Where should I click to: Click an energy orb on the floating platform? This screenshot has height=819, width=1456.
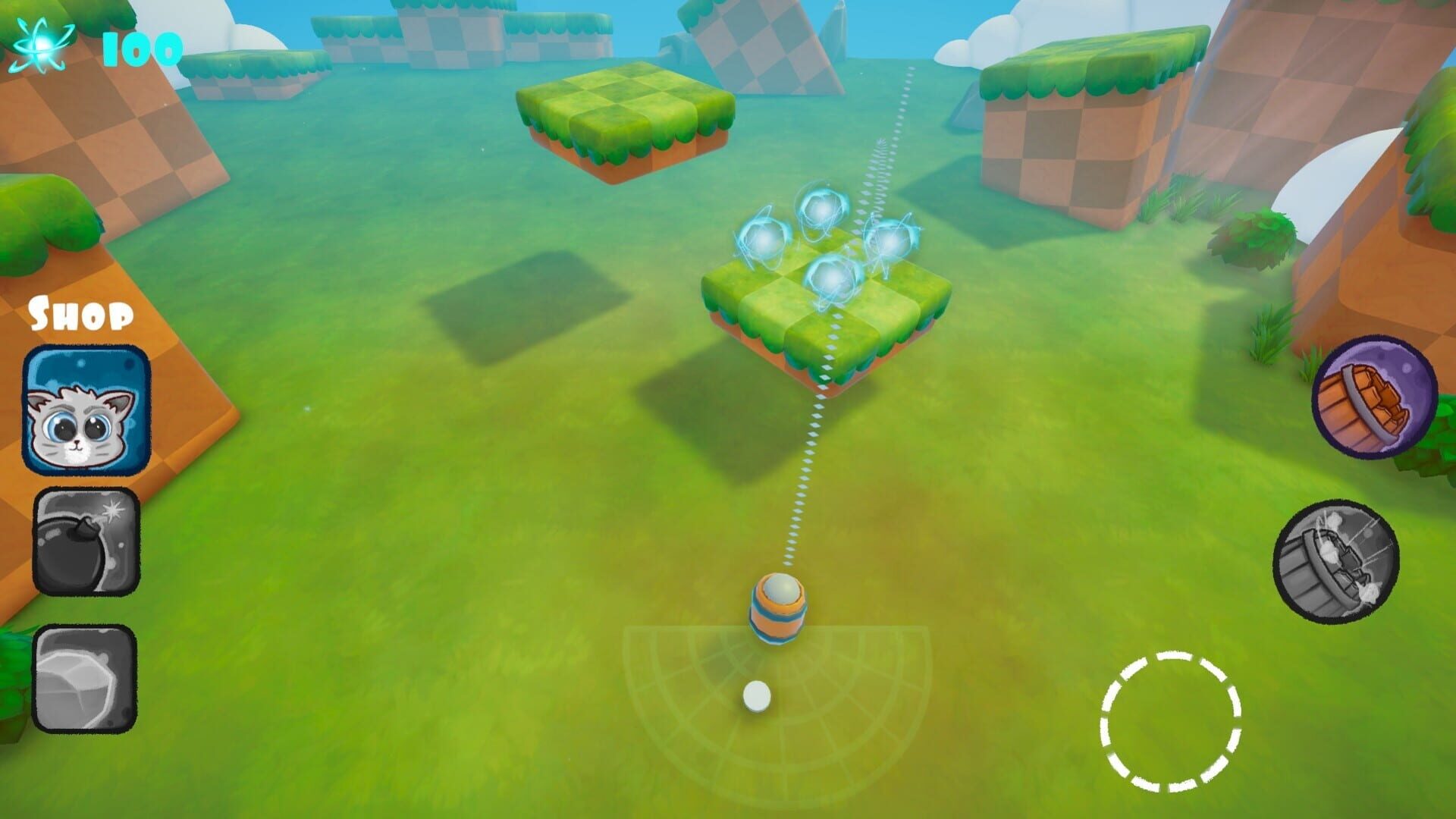(x=823, y=209)
